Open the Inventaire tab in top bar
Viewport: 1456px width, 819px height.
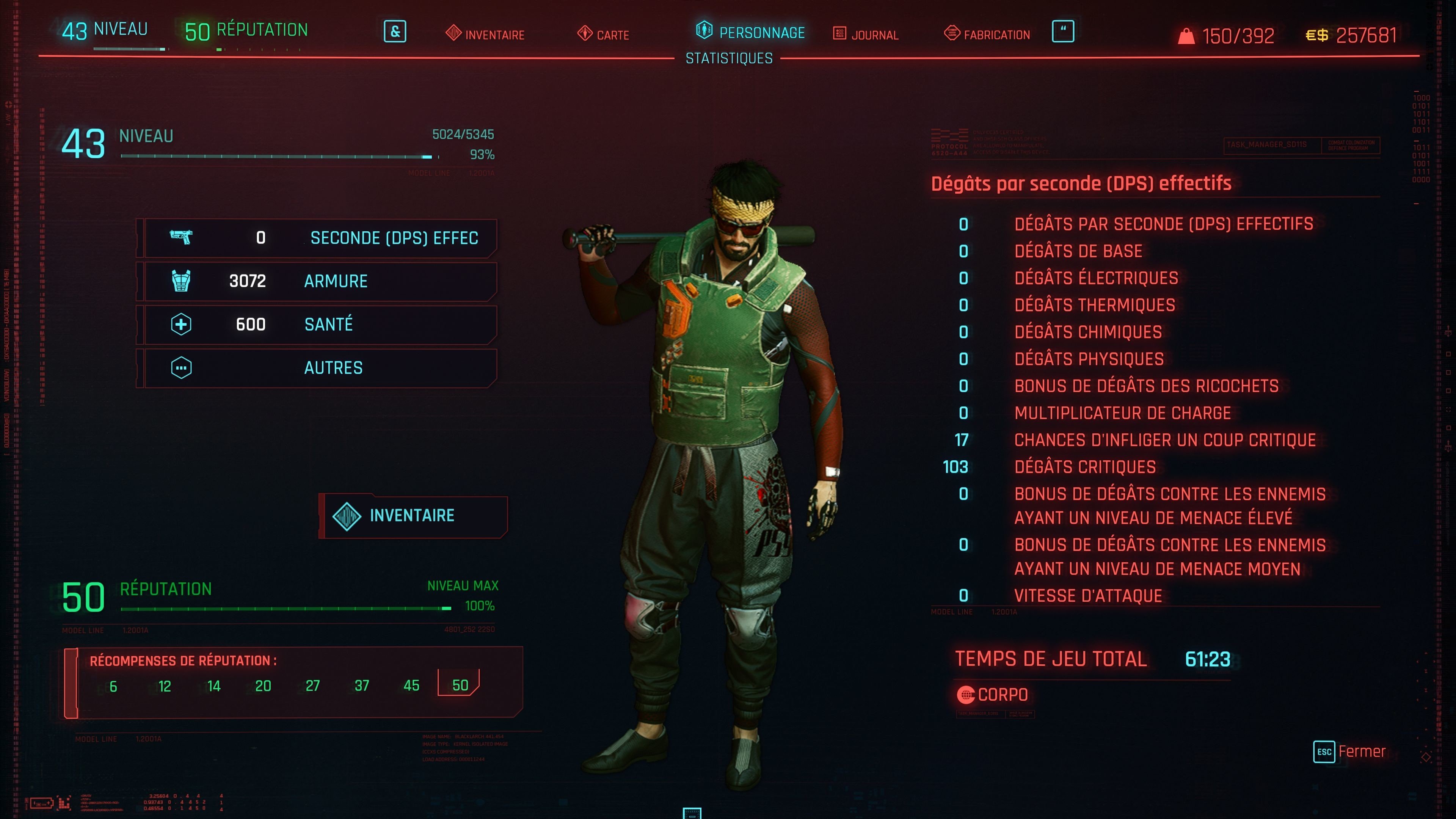485,35
